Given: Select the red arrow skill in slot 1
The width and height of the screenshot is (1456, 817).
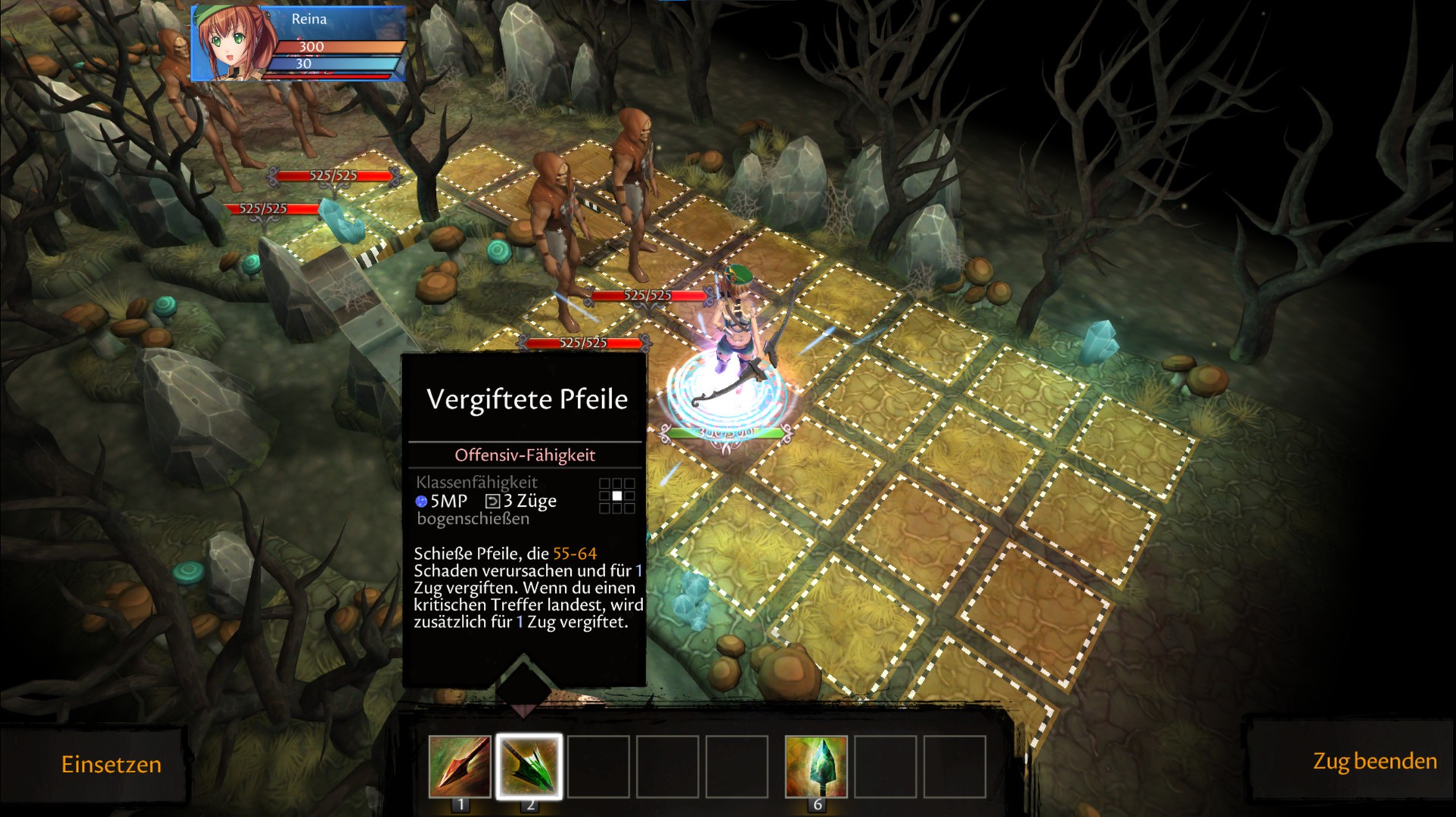Looking at the screenshot, I should [460, 766].
